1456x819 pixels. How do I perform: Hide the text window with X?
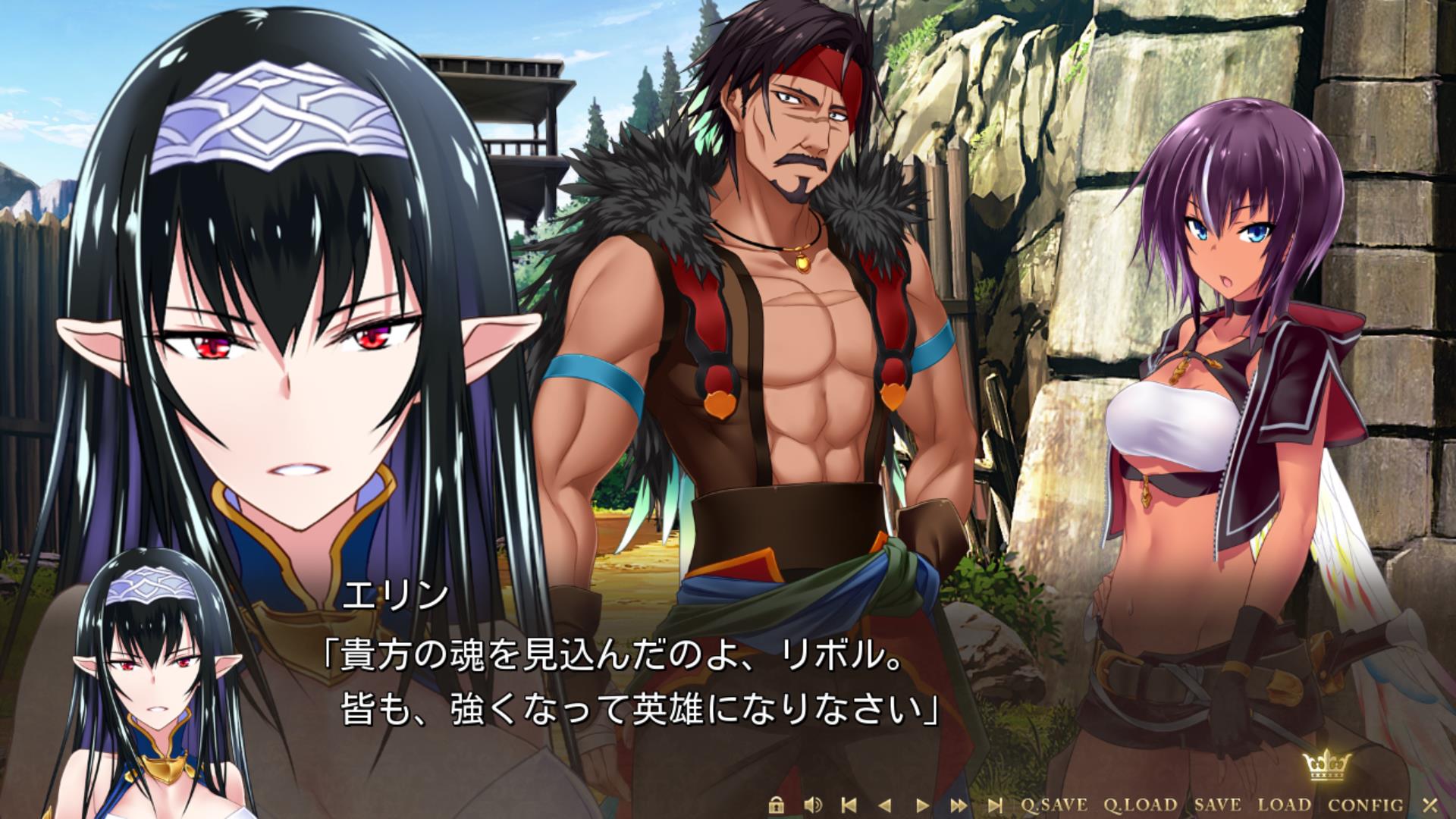pos(1430,805)
